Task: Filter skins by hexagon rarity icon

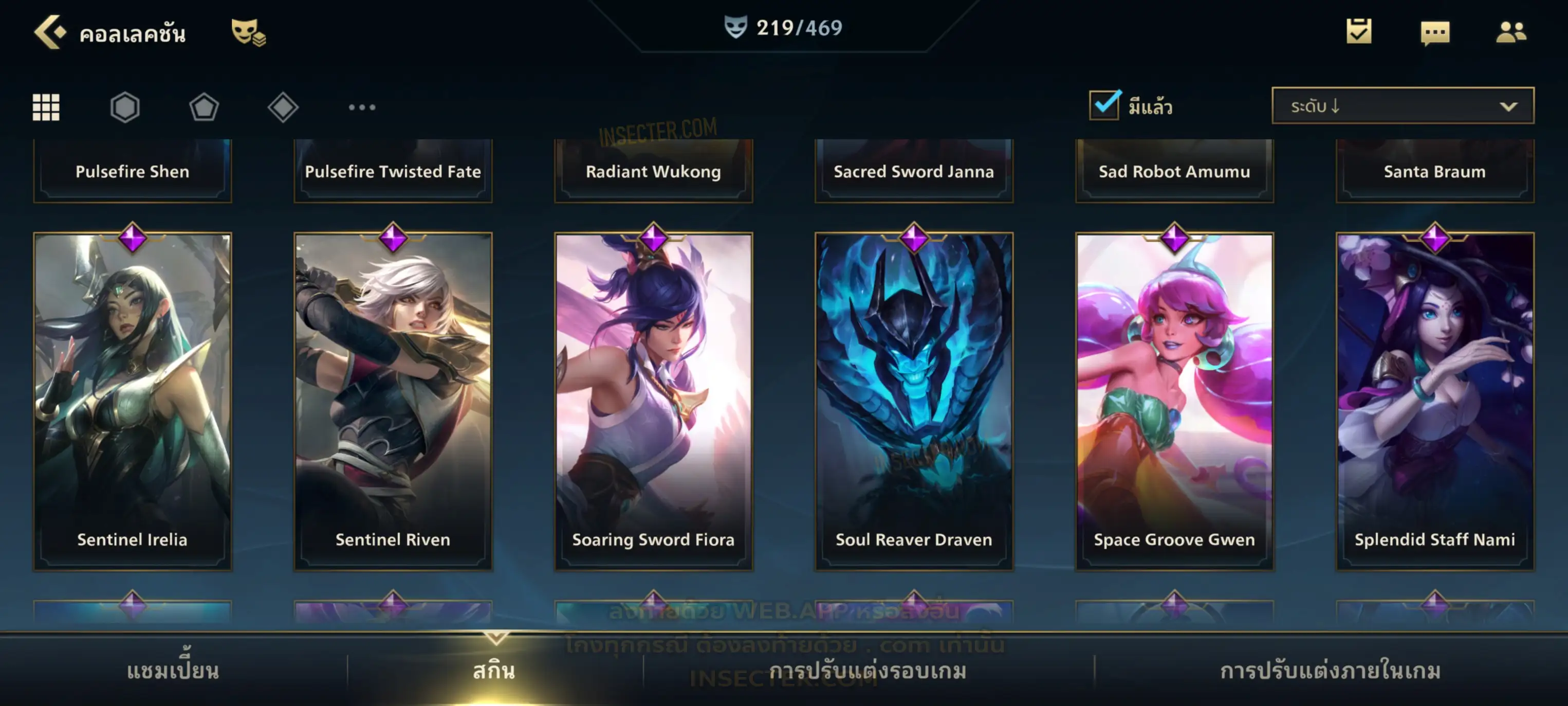Action: pos(125,107)
